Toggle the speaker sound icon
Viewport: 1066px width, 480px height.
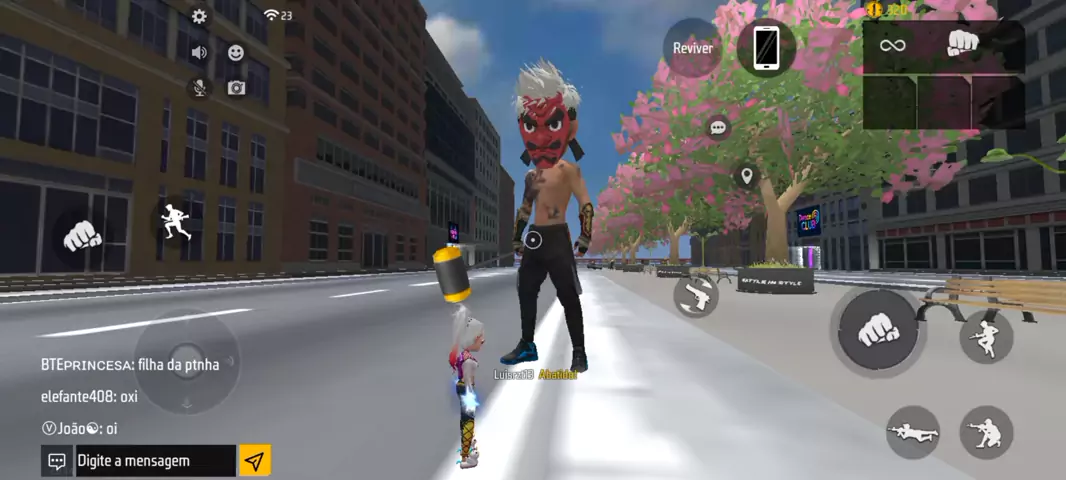tap(199, 52)
